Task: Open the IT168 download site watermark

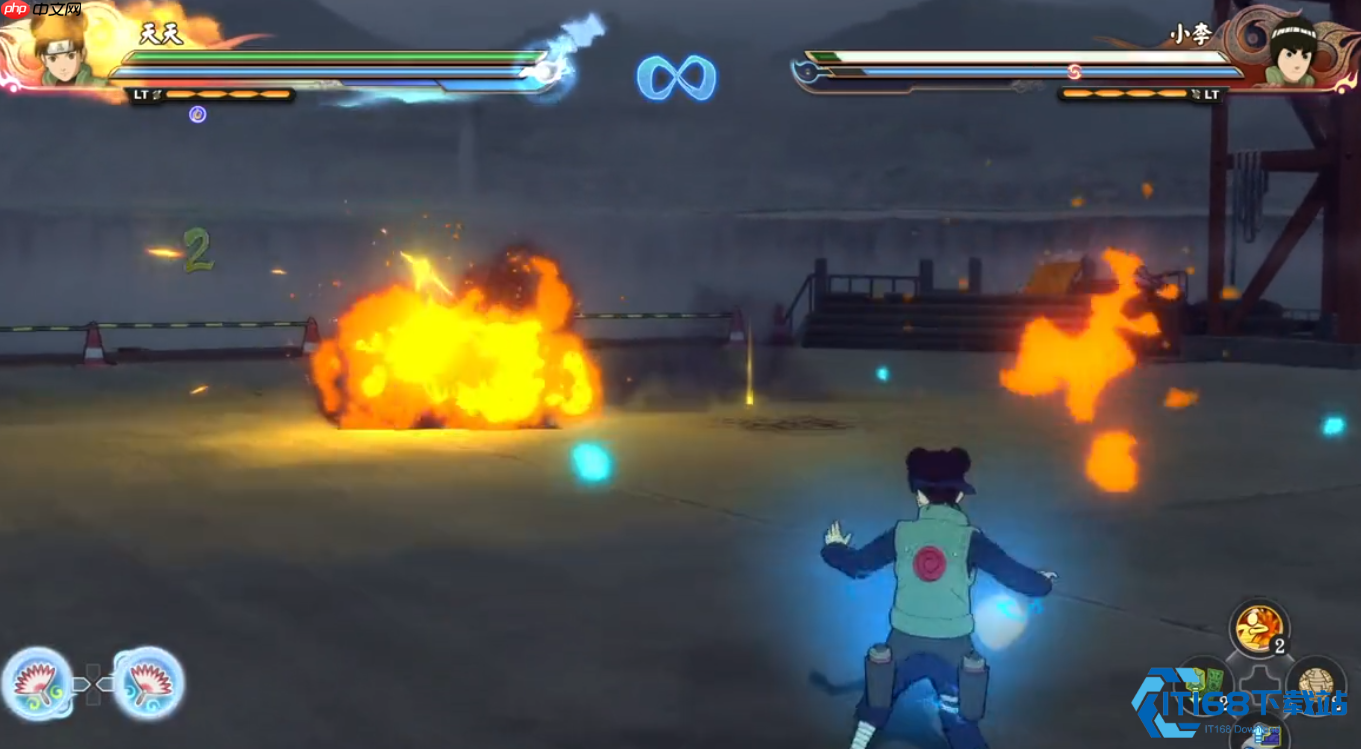Action: tap(1240, 703)
